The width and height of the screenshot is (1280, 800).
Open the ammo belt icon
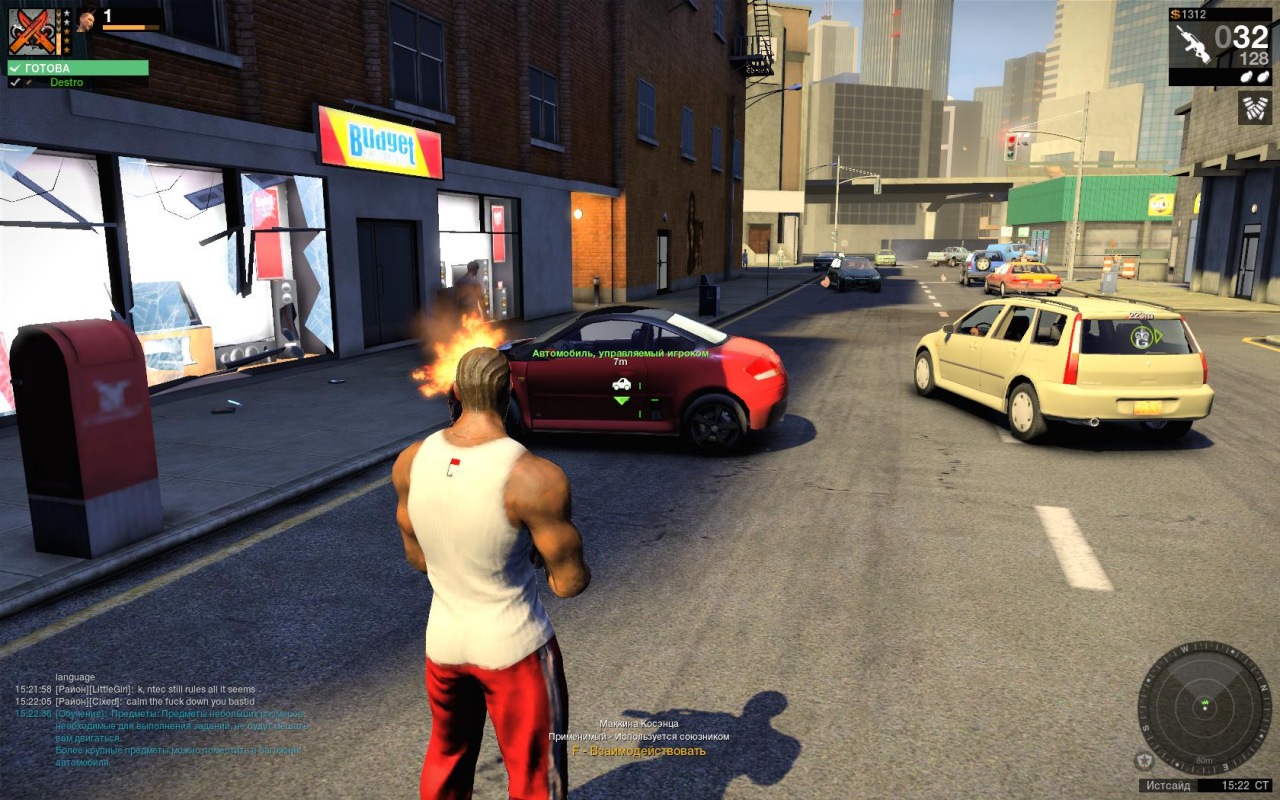click(1254, 108)
